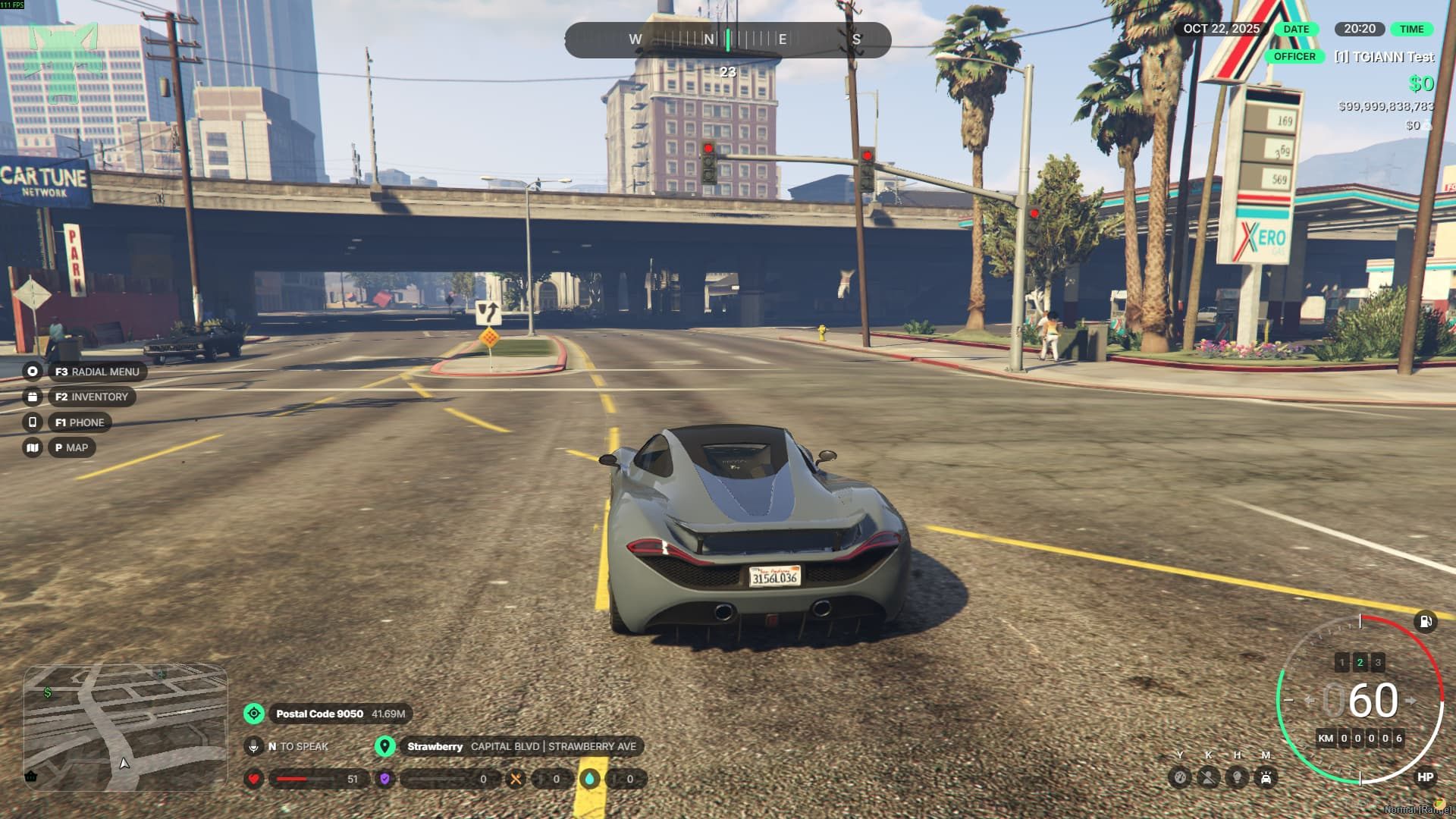Click the green location pin icon
This screenshot has width=1456, height=819.
(385, 746)
